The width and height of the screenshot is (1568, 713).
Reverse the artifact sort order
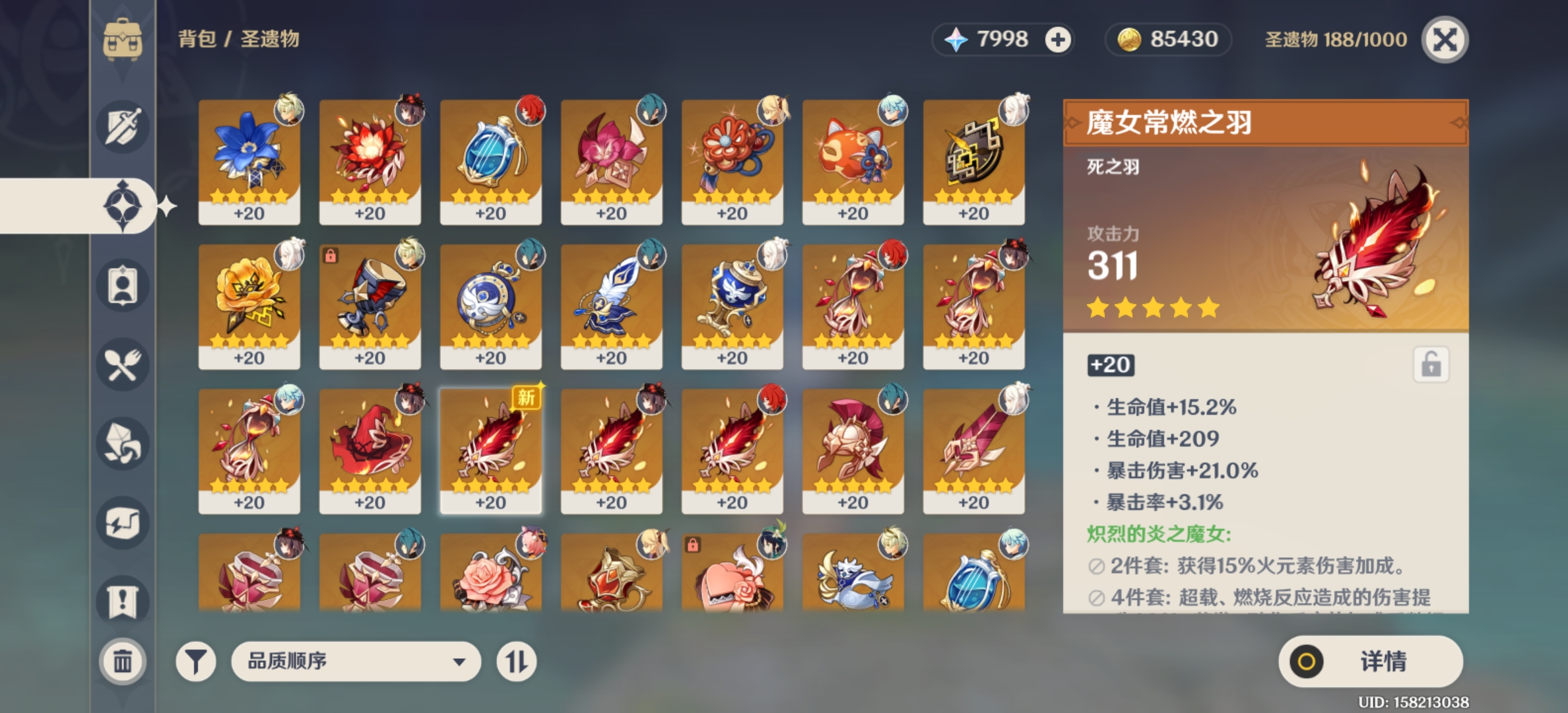pyautogui.click(x=518, y=660)
